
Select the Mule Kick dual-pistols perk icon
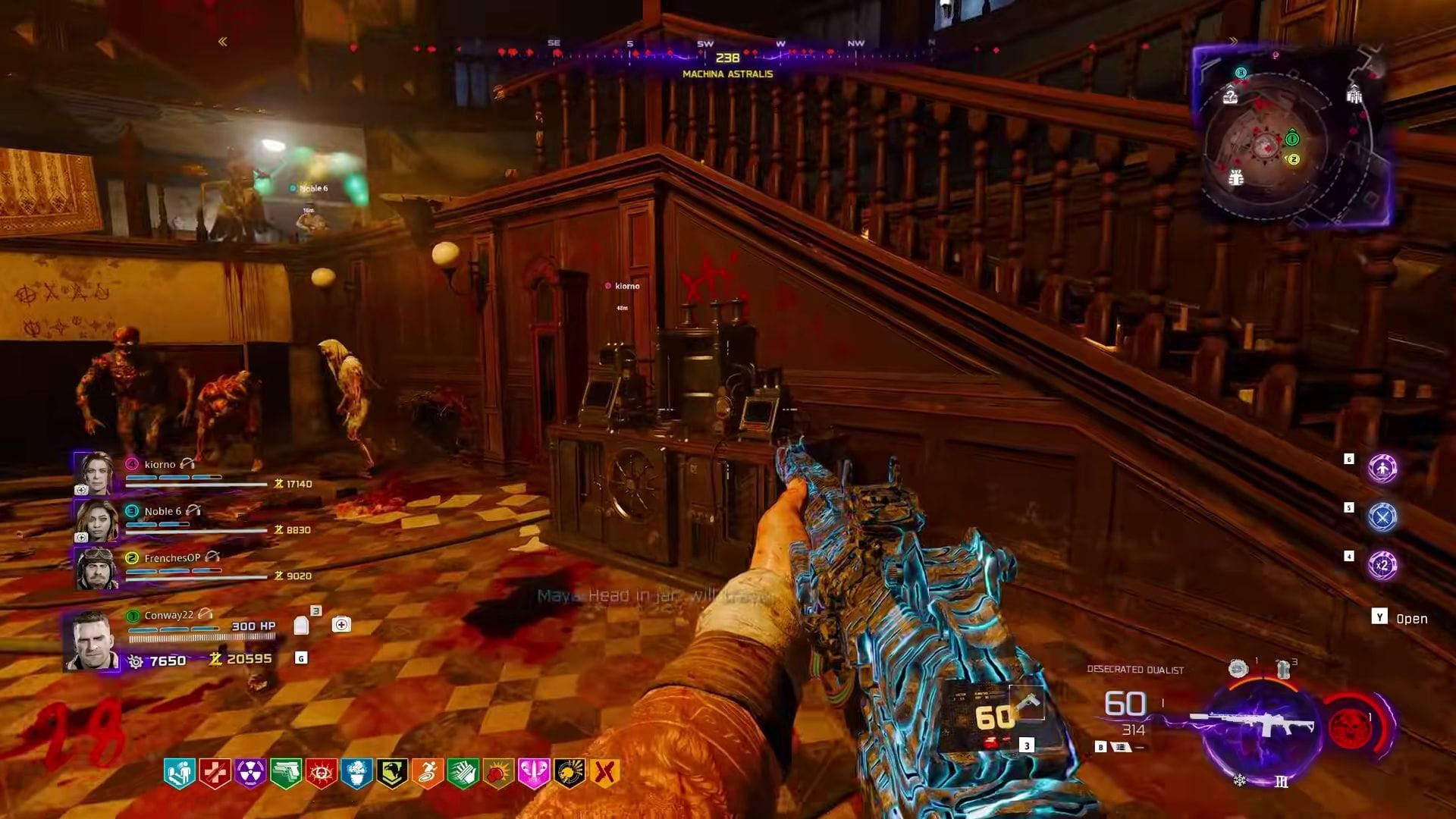coord(284,771)
